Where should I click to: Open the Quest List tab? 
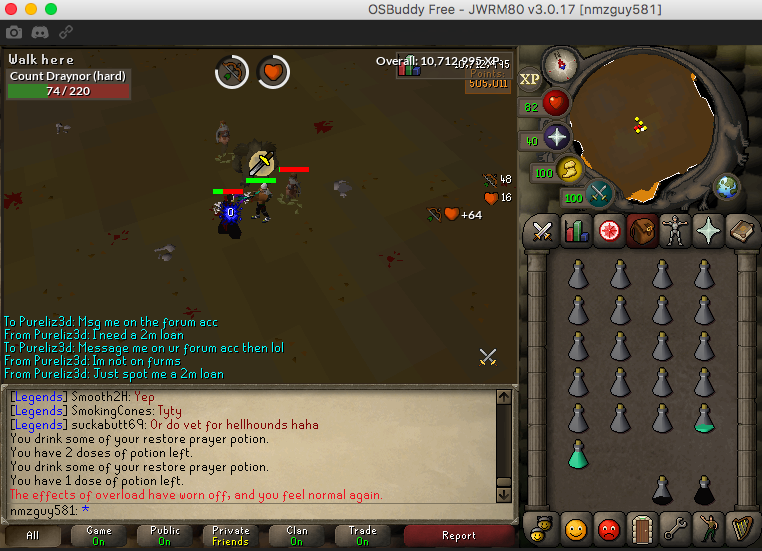click(x=608, y=231)
